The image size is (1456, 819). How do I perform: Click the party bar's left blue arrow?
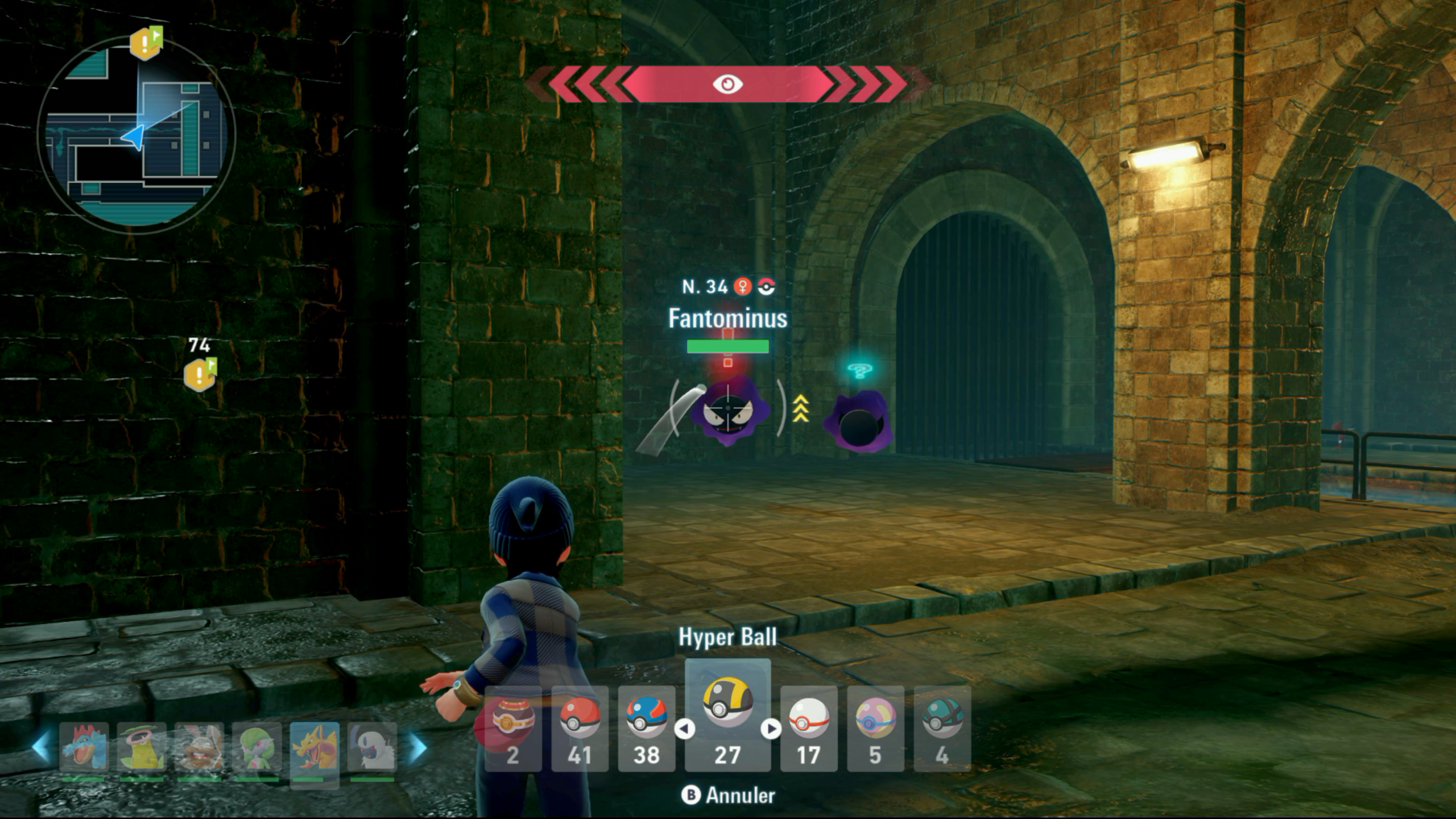pos(41,747)
